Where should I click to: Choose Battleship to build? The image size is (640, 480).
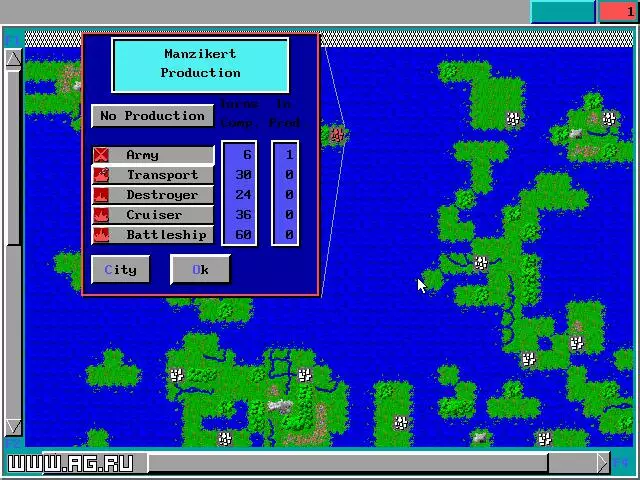(x=153, y=235)
